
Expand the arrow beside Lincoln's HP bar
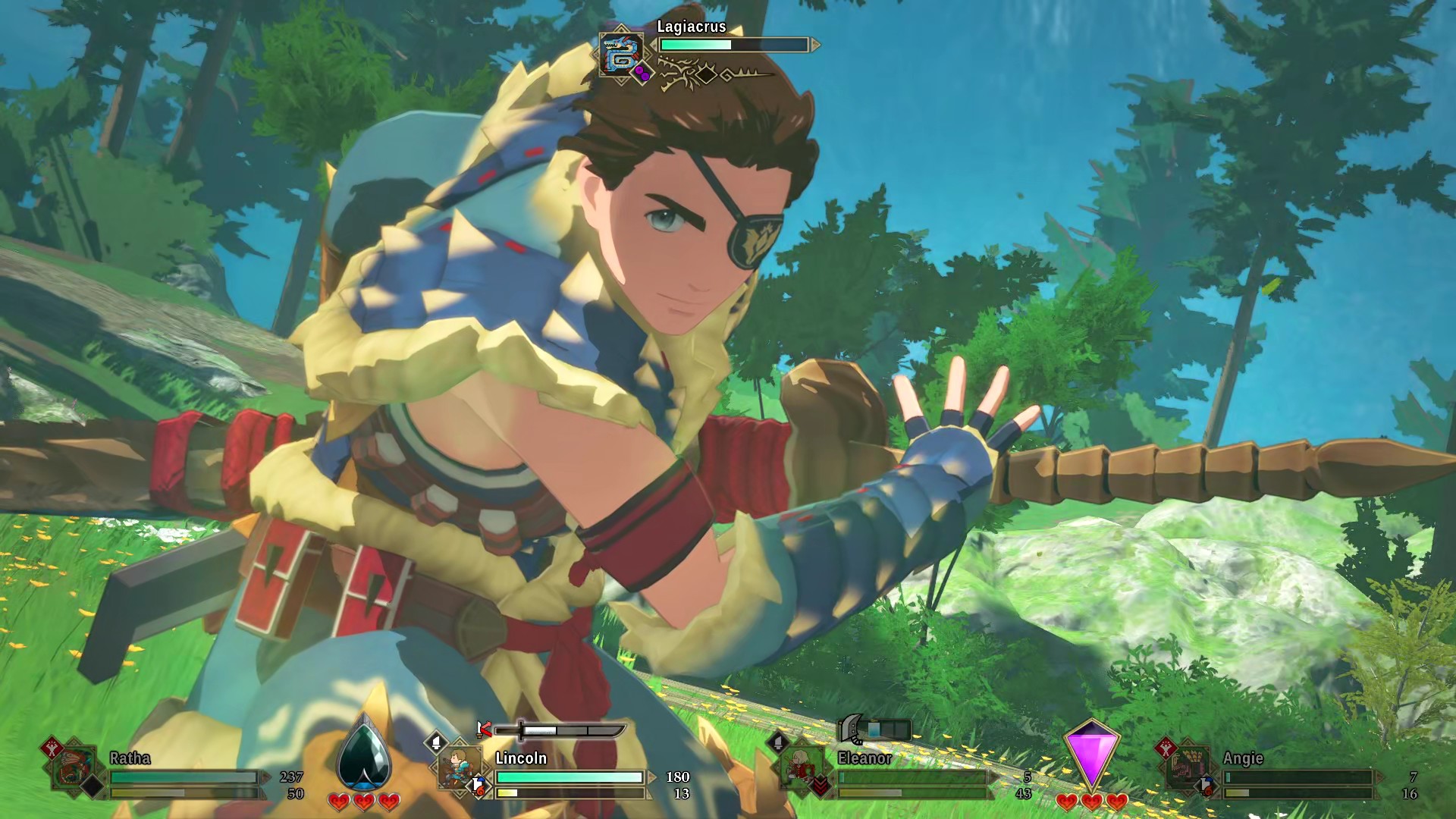pyautogui.click(x=651, y=777)
